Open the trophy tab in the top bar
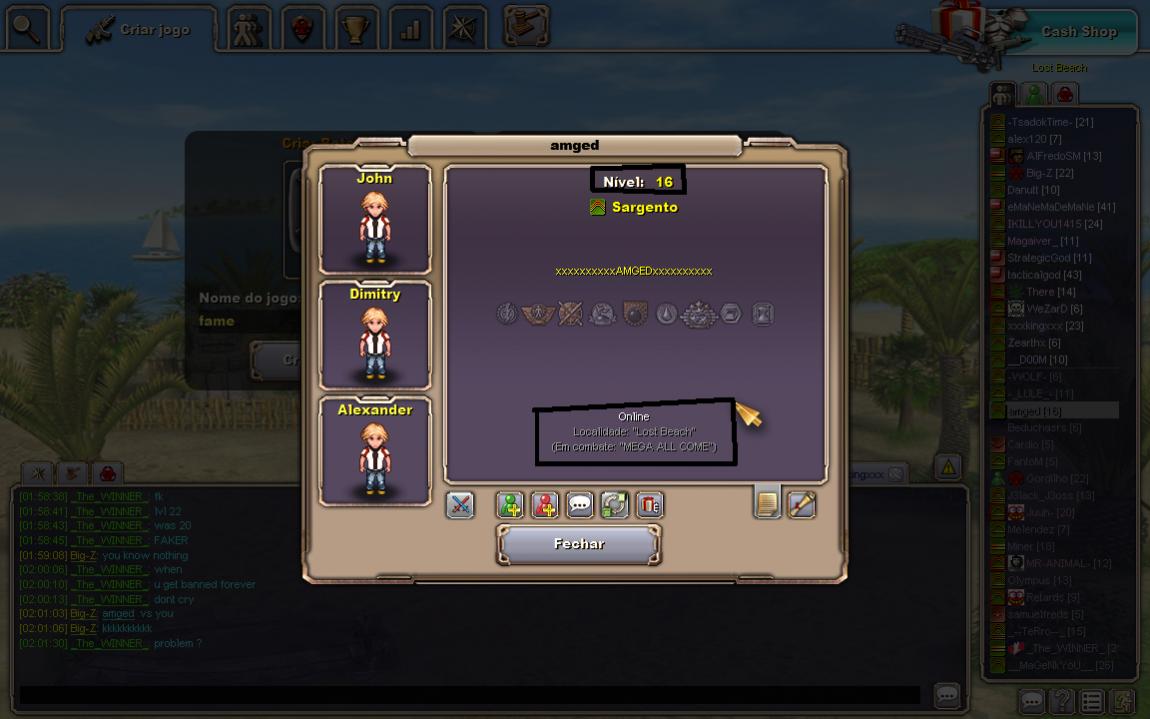This screenshot has height=719, width=1150. click(x=356, y=29)
